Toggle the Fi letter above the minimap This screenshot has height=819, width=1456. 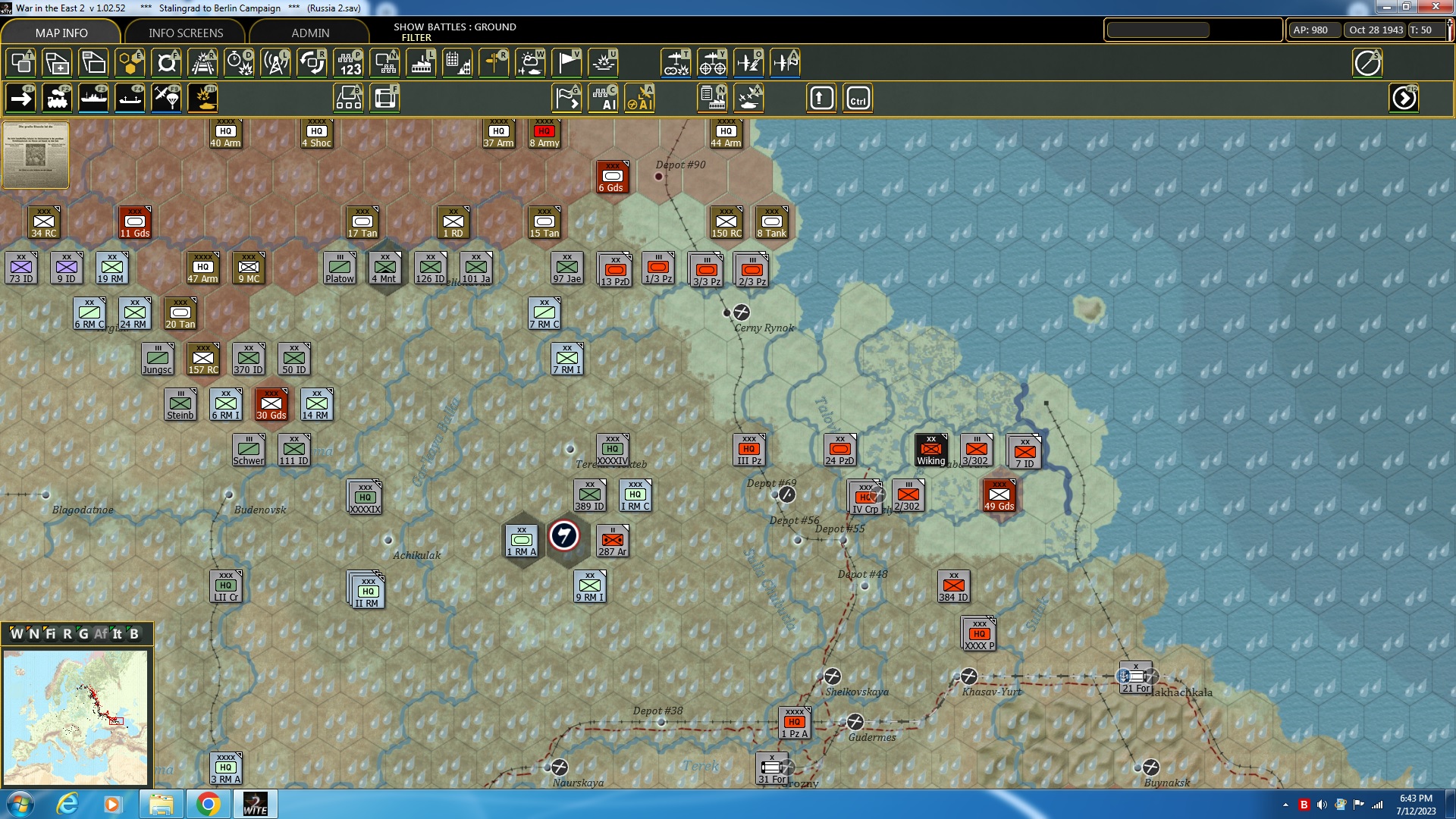[50, 634]
